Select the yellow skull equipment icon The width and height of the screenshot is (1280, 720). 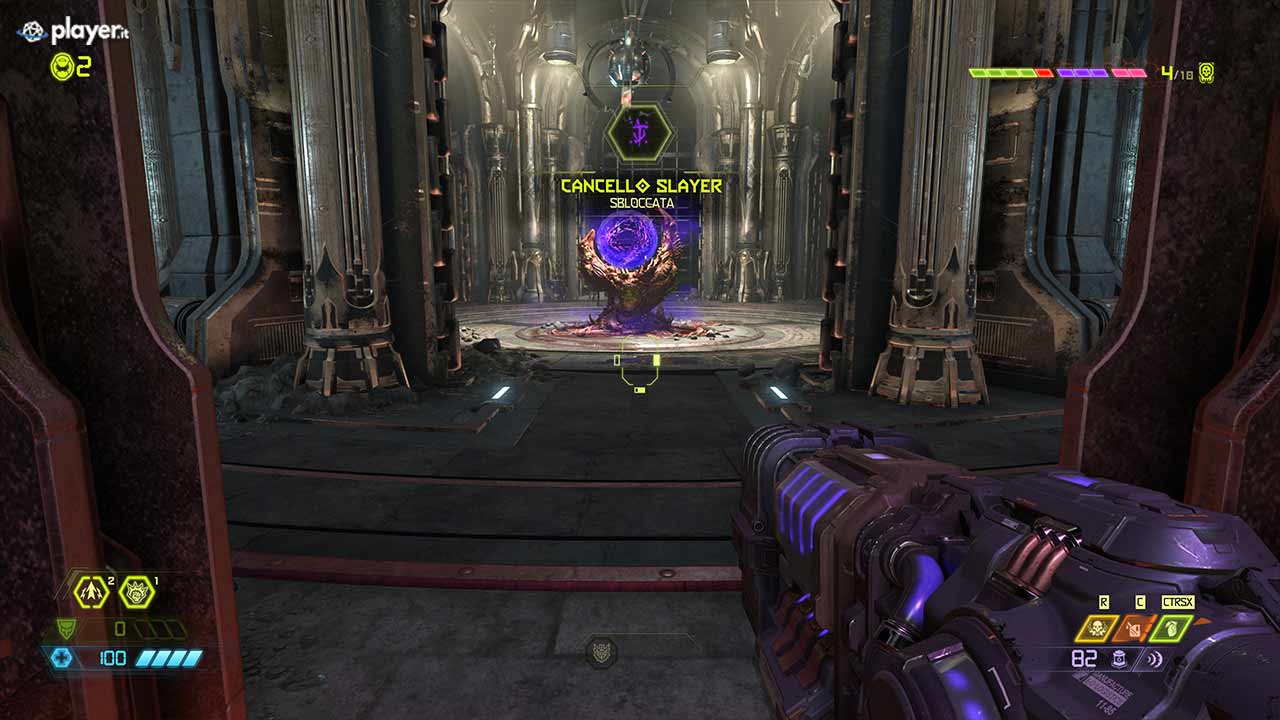point(1095,628)
